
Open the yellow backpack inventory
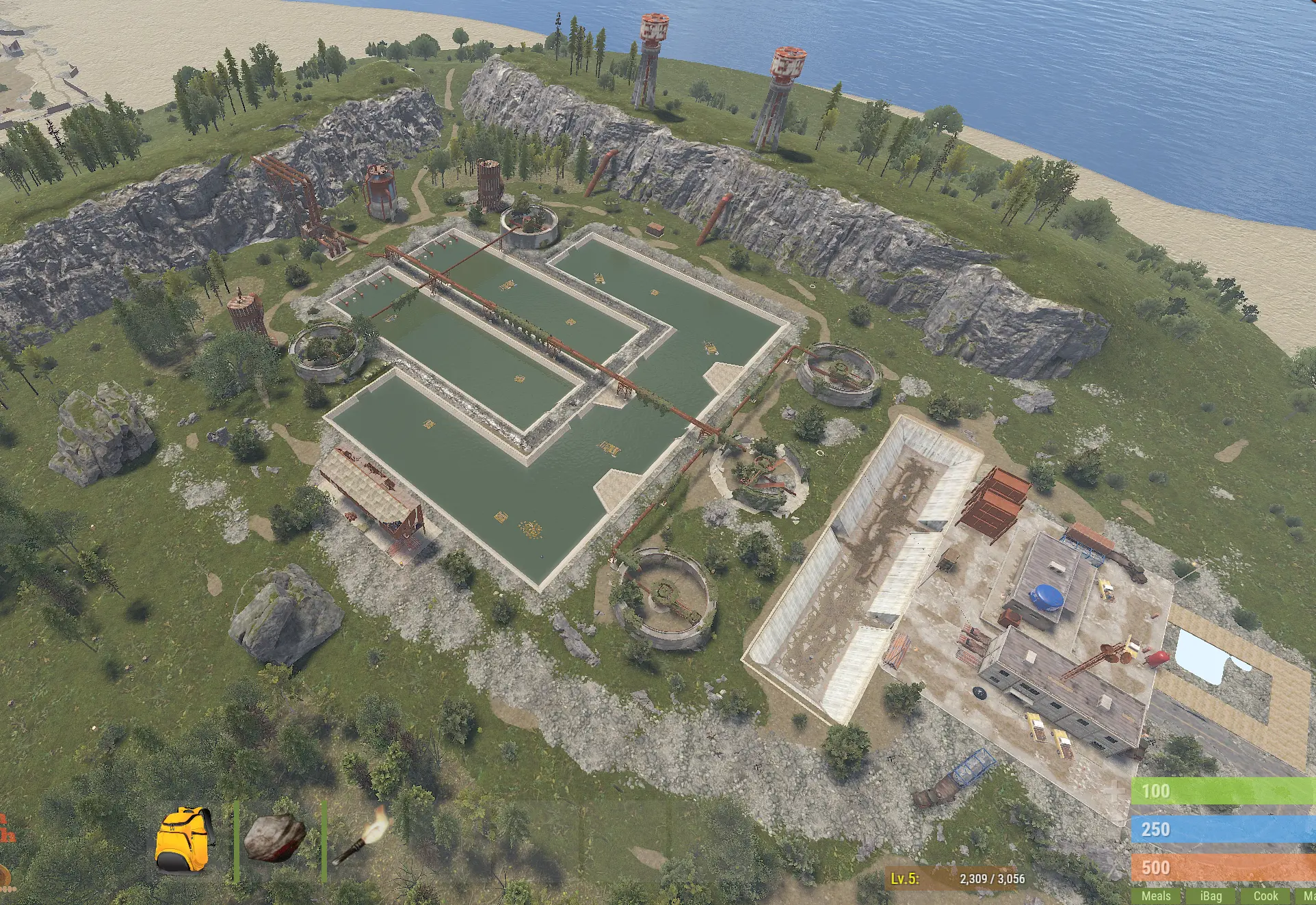coord(183,839)
